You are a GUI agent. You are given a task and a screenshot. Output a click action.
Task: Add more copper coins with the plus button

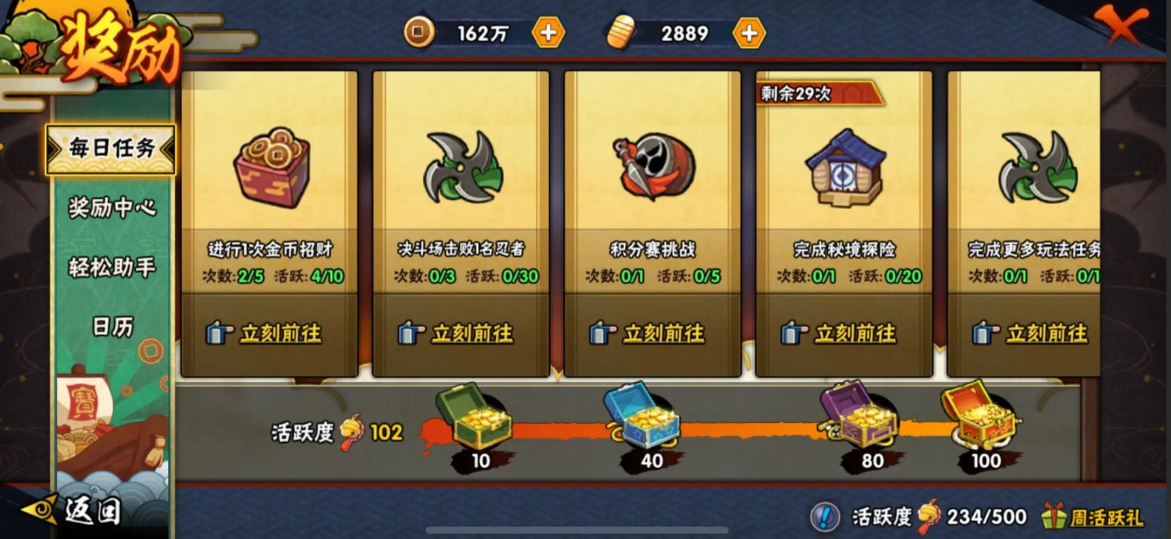click(548, 33)
